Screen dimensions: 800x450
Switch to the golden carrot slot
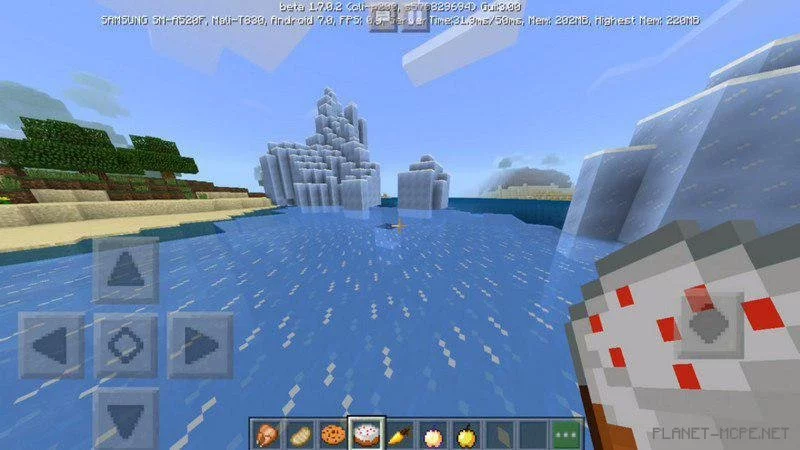click(x=400, y=434)
